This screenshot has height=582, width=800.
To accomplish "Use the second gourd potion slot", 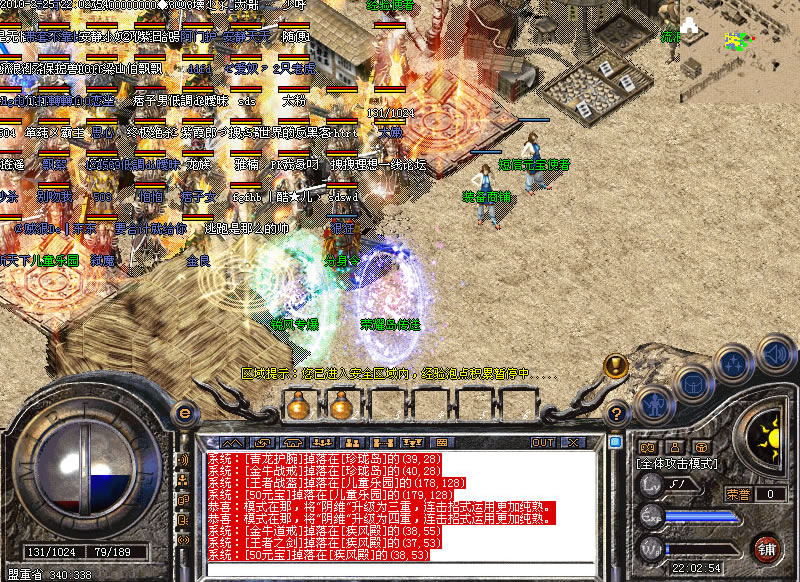I will [x=341, y=406].
